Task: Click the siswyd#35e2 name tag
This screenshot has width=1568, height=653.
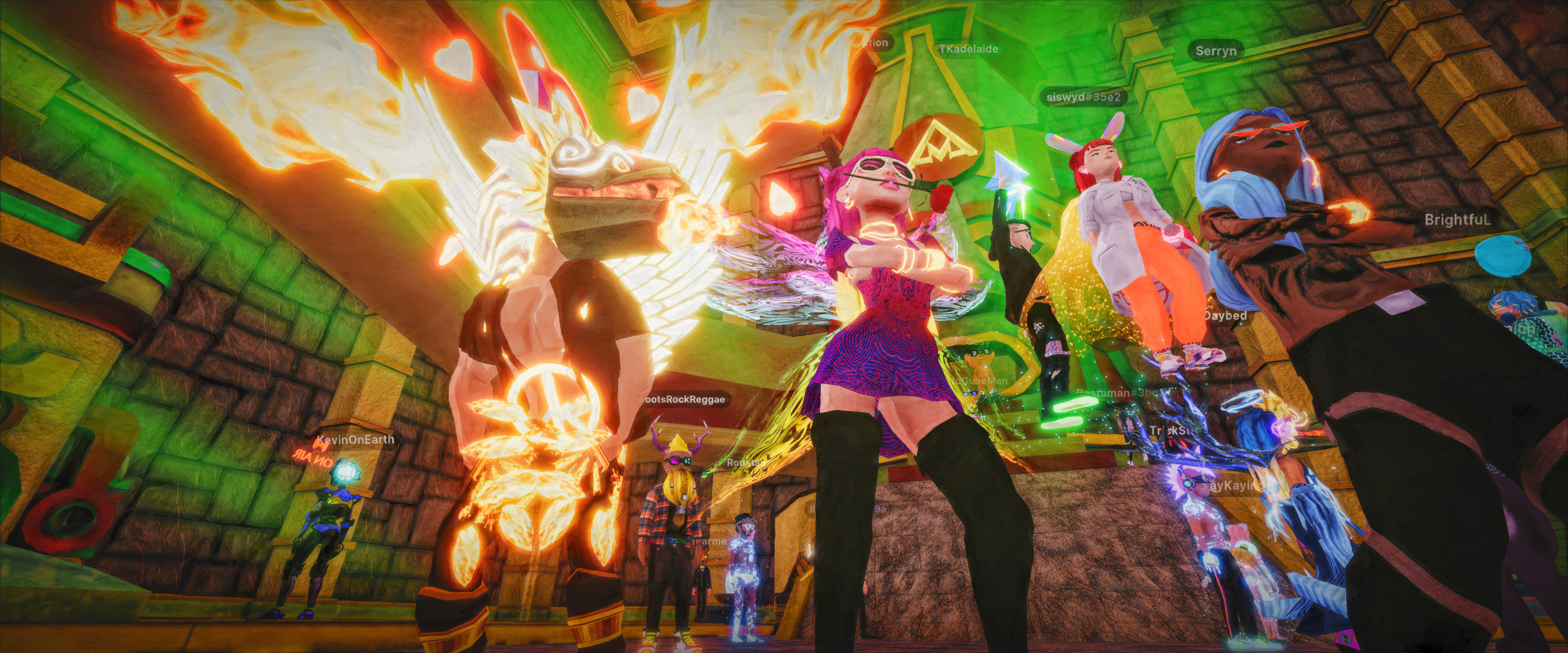Action: tap(1083, 97)
